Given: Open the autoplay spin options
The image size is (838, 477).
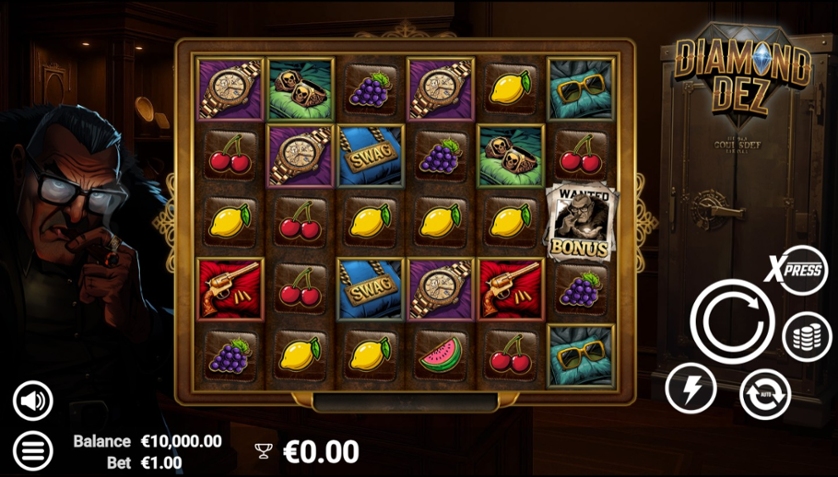Looking at the screenshot, I should coord(764,393).
